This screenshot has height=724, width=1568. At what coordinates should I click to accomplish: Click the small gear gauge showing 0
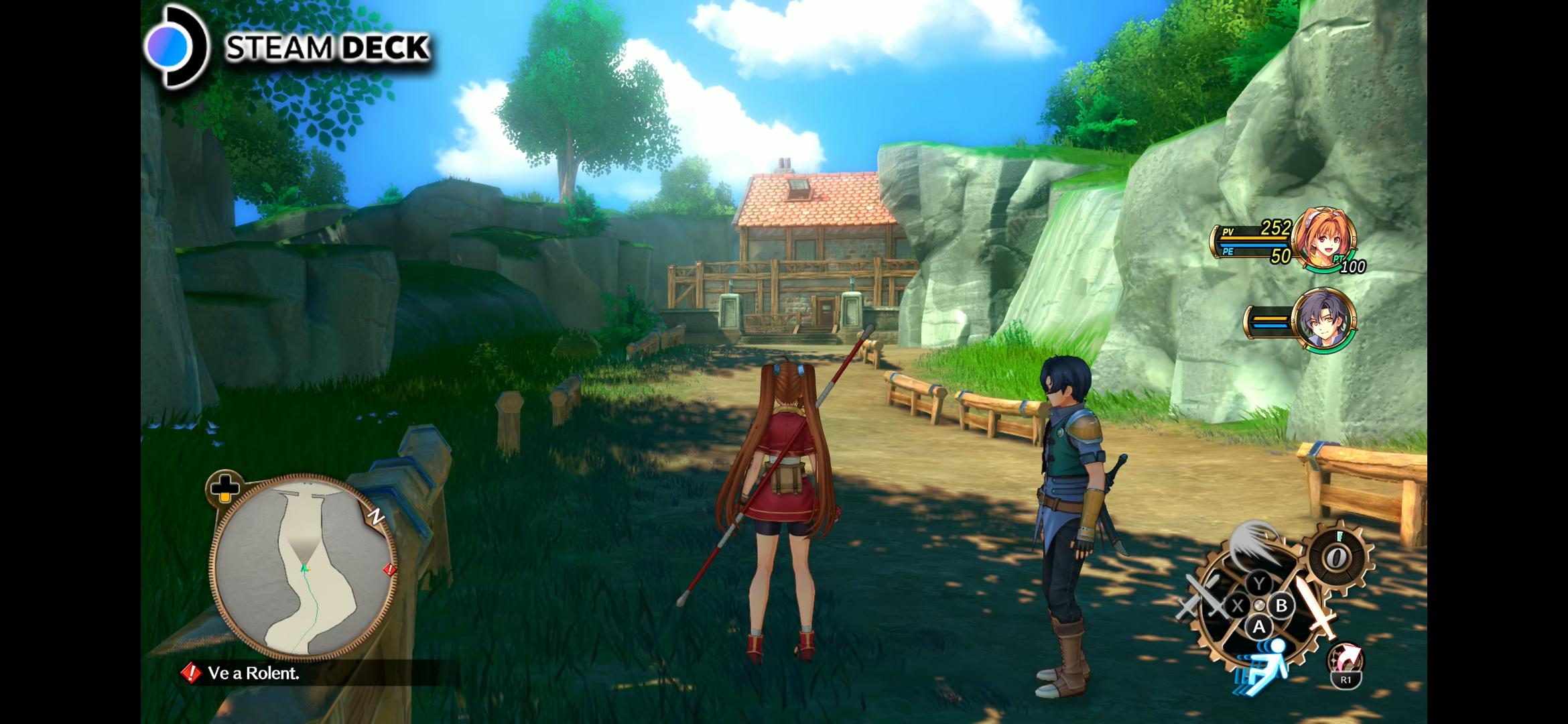[1337, 557]
